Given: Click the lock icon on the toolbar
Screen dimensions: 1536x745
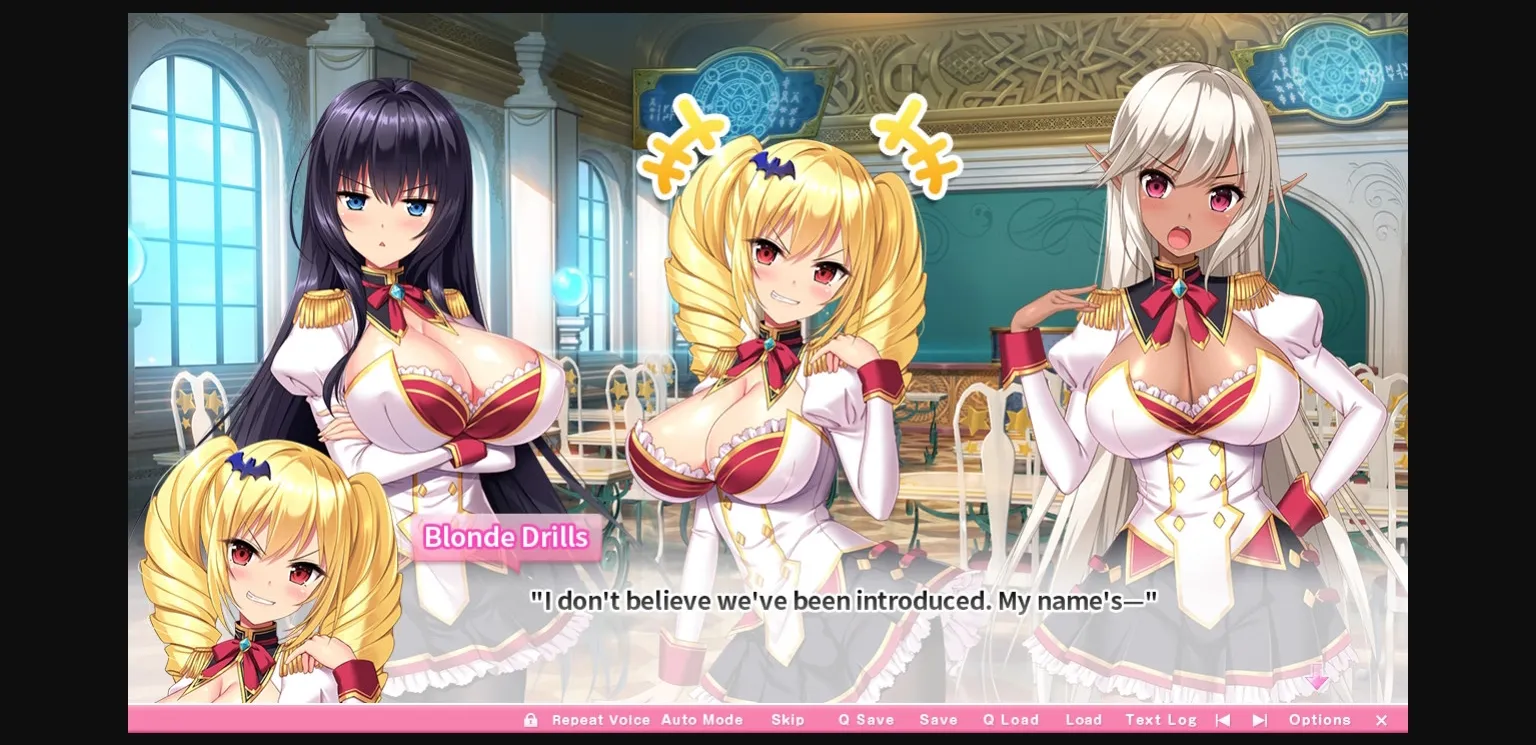Looking at the screenshot, I should (530, 720).
